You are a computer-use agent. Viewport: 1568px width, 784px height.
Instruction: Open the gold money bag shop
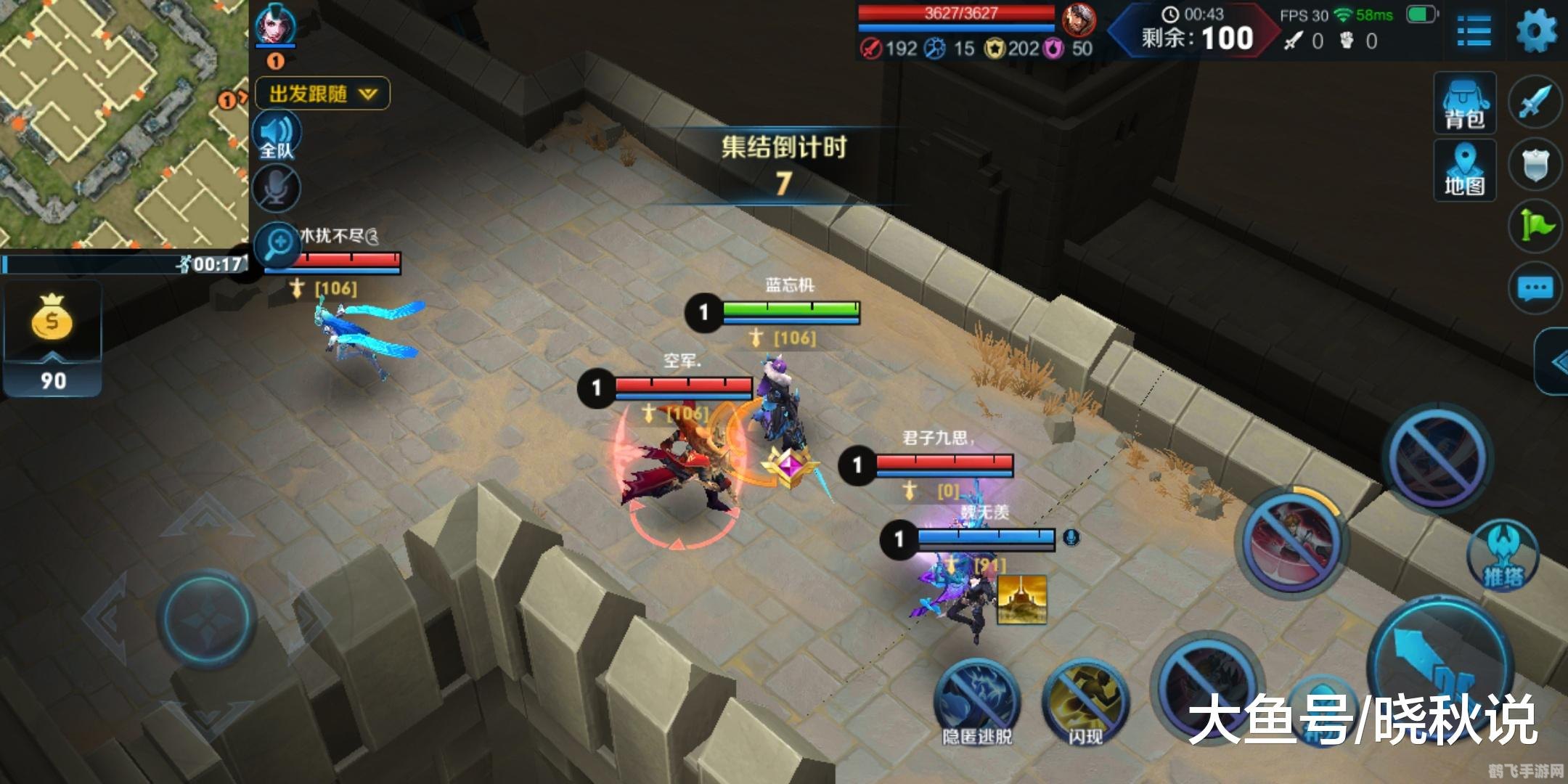(x=52, y=319)
